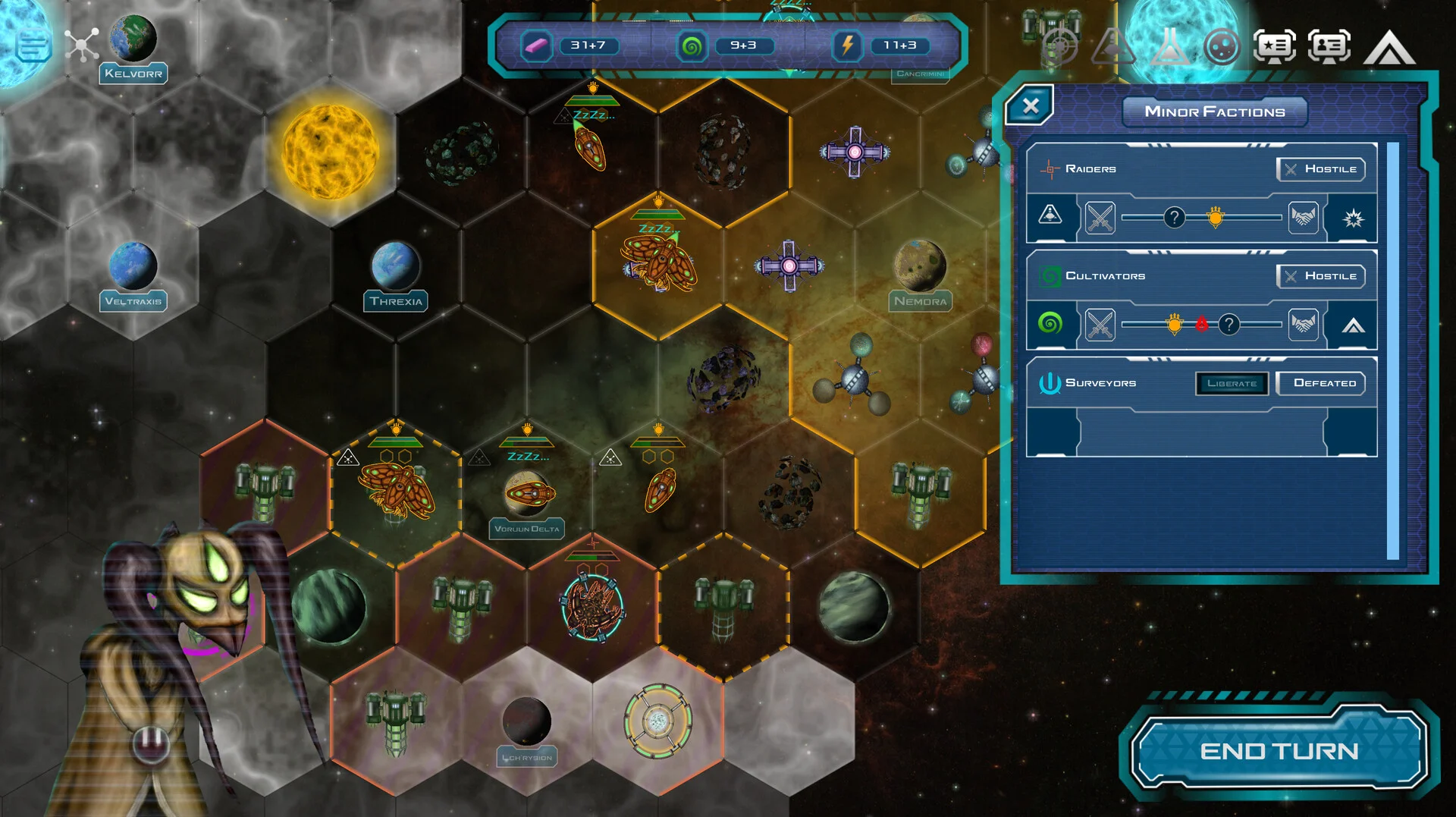Open the ship triangle toolbar icon
This screenshot has width=1456, height=817.
(1112, 47)
